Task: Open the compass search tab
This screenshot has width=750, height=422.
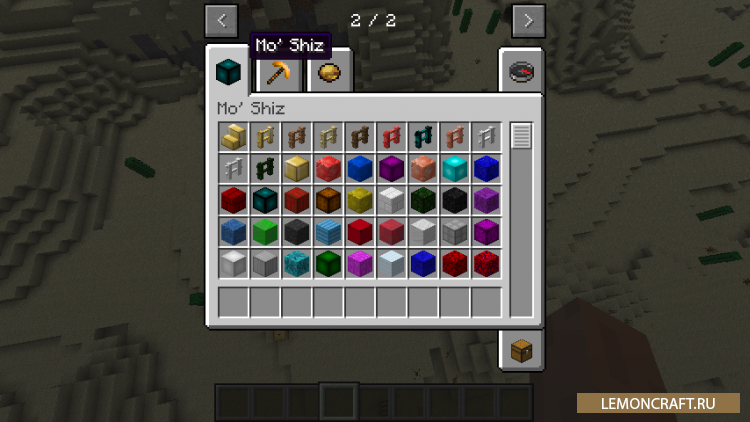Action: pyautogui.click(x=520, y=70)
